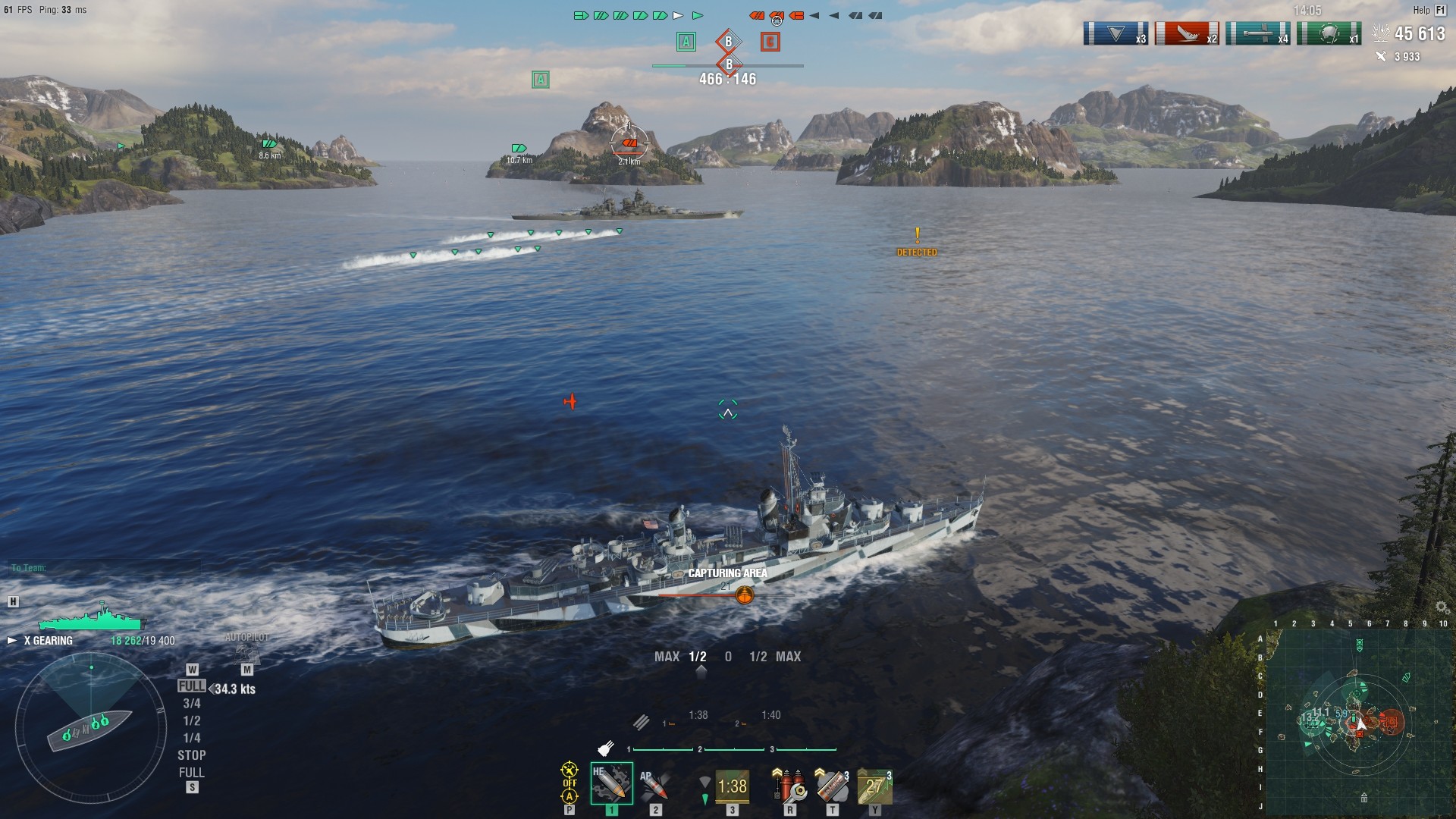This screenshot has height=819, width=1456.
Task: Set engine telegraph to STOP
Action: tap(192, 755)
